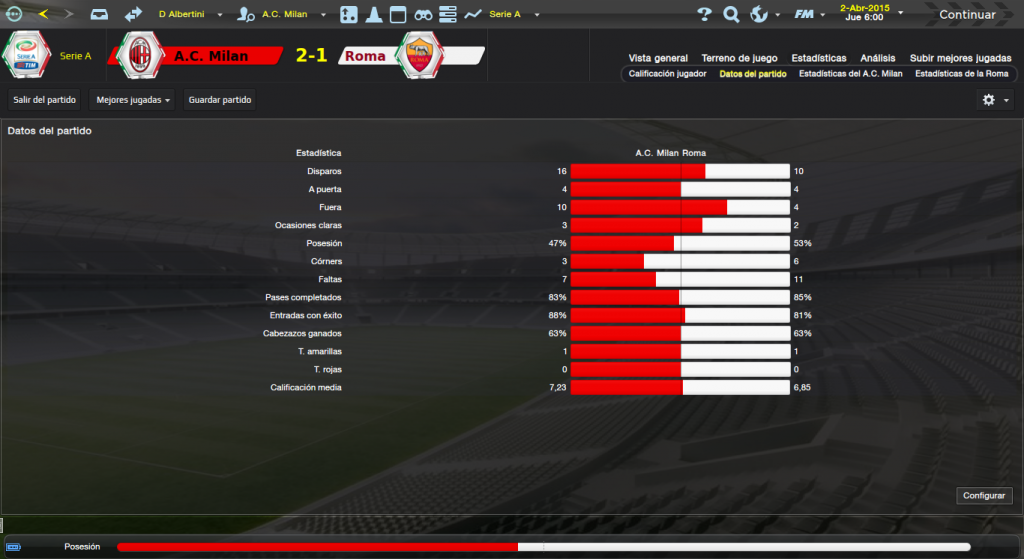The width and height of the screenshot is (1024, 559).
Task: Save the match with Guardar partido
Action: [220, 100]
